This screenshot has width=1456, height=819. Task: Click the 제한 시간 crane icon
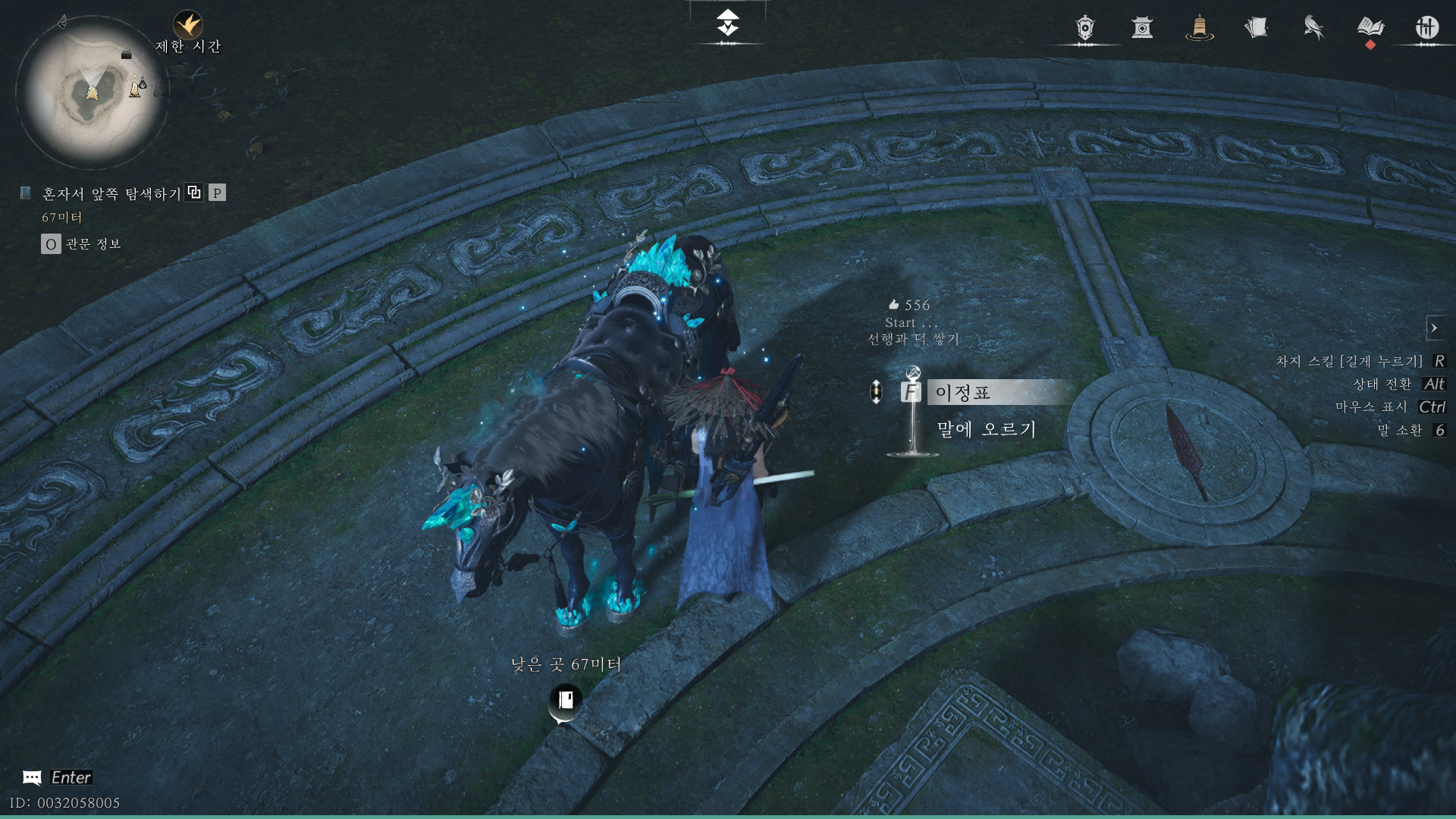tap(187, 25)
